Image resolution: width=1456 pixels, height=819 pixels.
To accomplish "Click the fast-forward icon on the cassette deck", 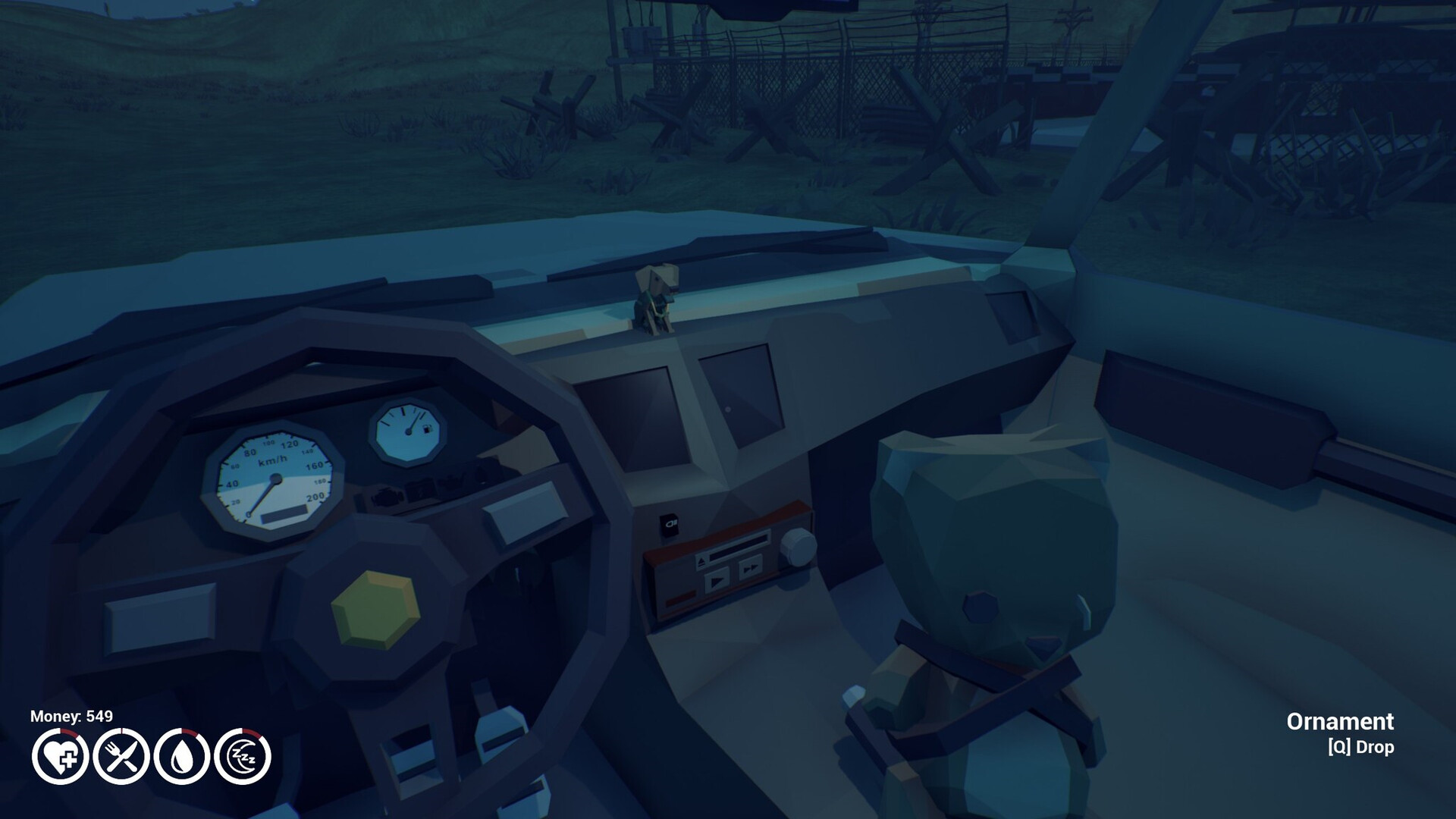I will click(751, 567).
